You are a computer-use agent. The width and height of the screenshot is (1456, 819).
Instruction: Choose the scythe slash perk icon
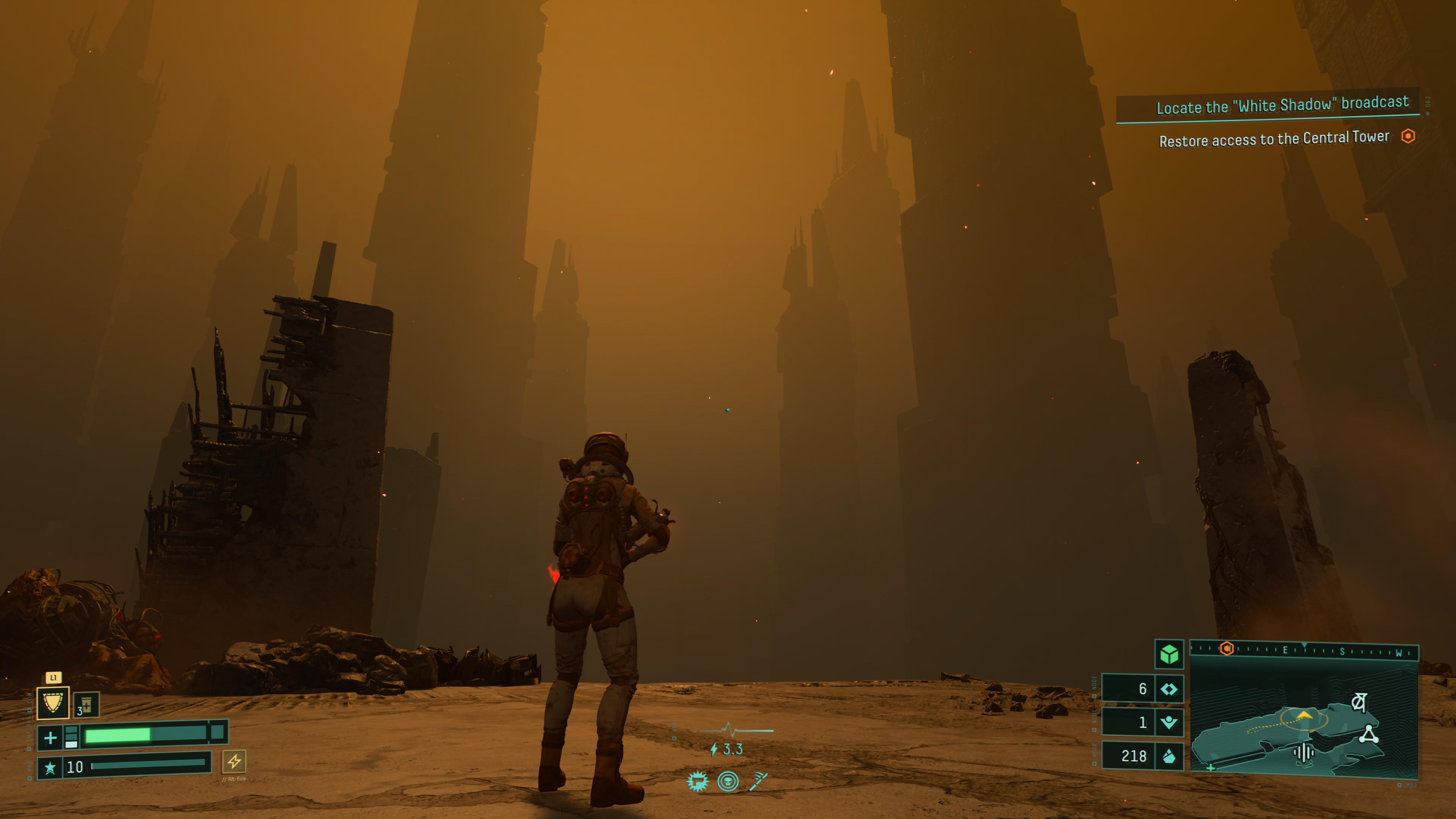click(758, 781)
